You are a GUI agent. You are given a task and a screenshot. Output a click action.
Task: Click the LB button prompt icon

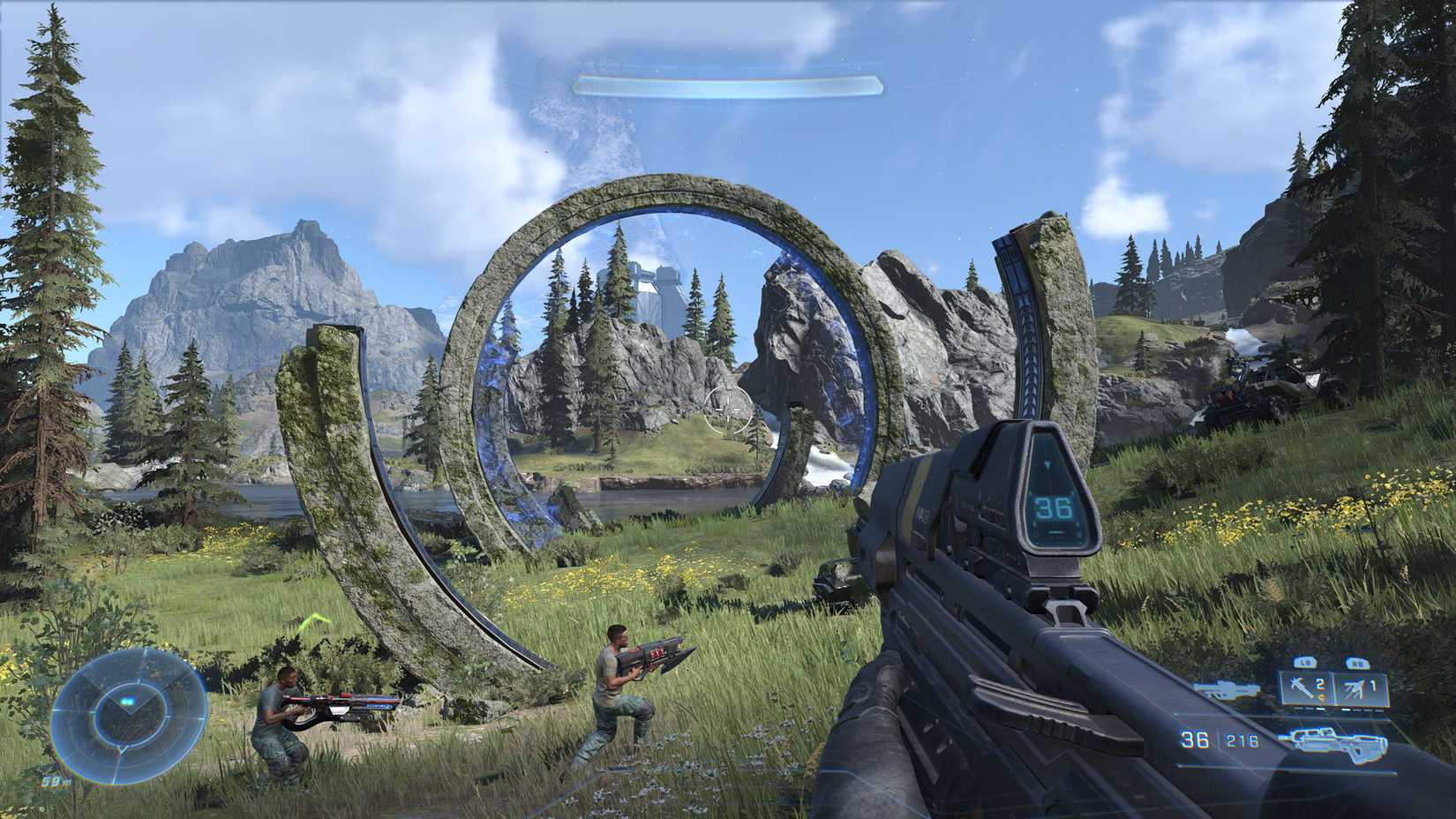[1305, 664]
